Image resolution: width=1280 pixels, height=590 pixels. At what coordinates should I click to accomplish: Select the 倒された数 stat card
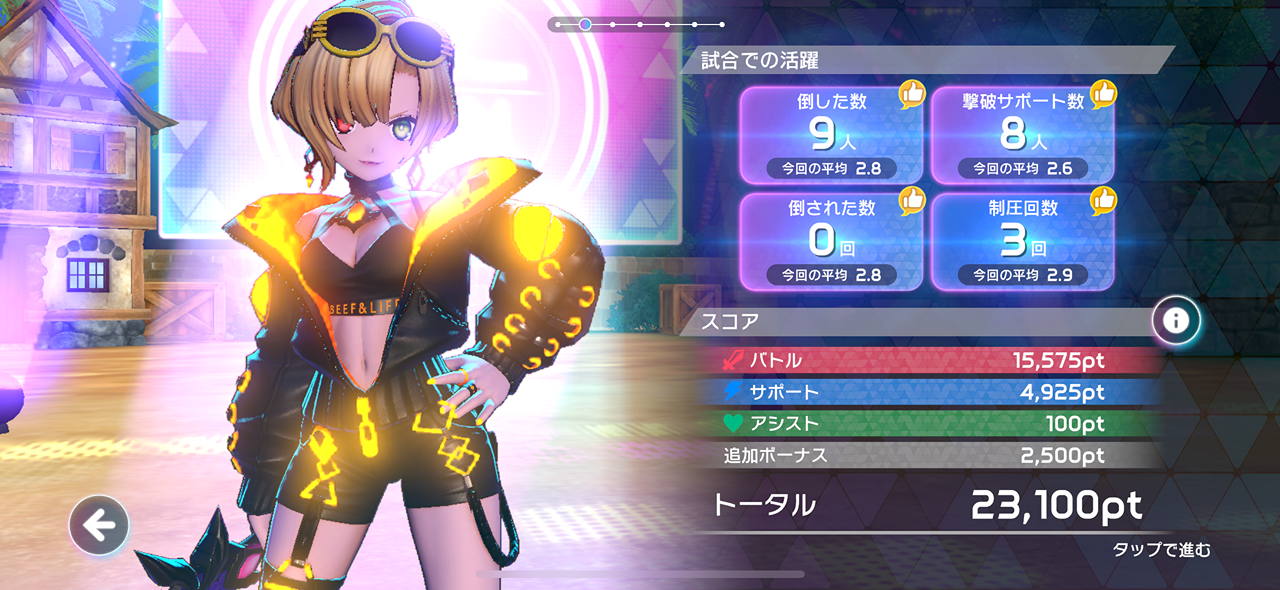(831, 241)
